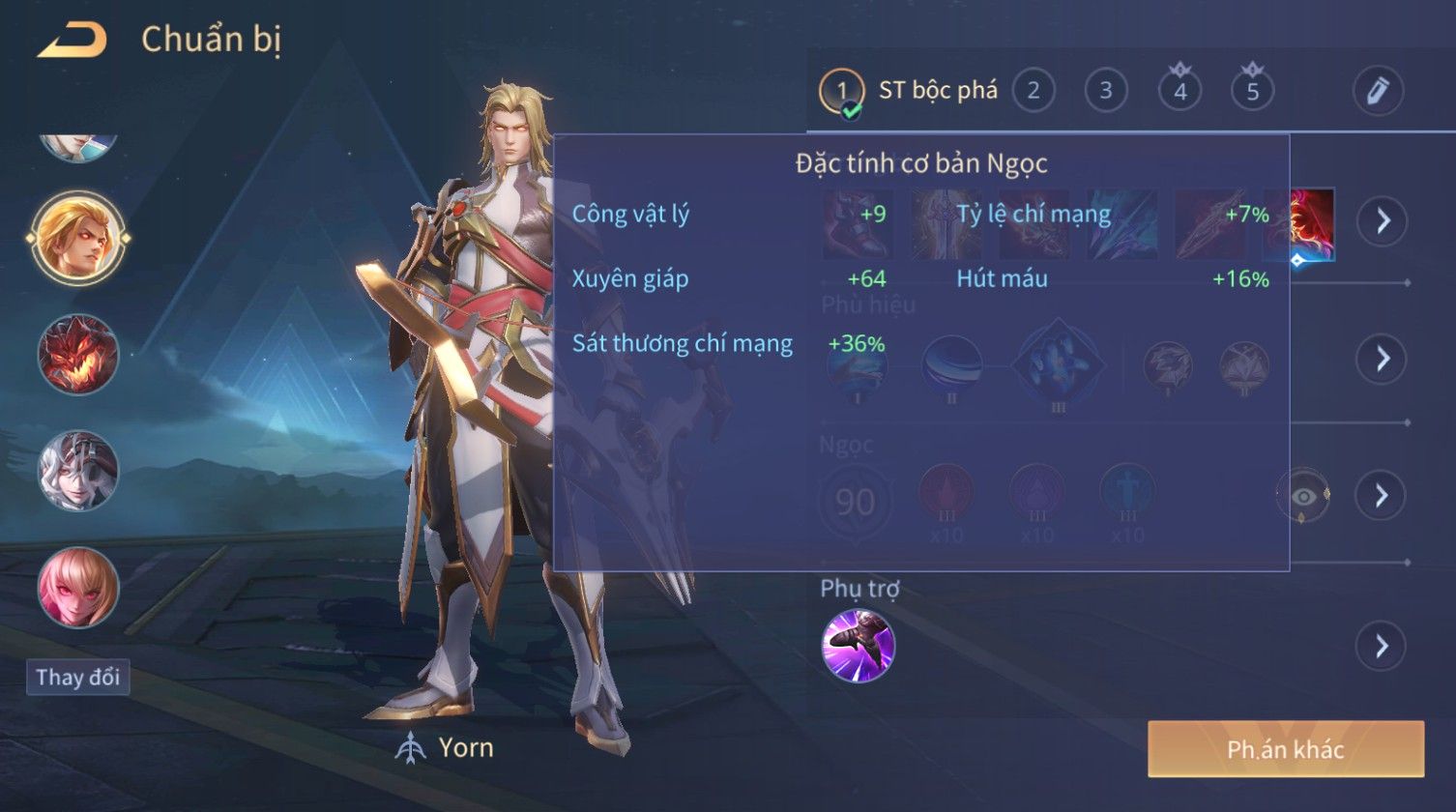Image resolution: width=1456 pixels, height=812 pixels.
Task: Choose preset slot 5
Action: pyautogui.click(x=1252, y=92)
